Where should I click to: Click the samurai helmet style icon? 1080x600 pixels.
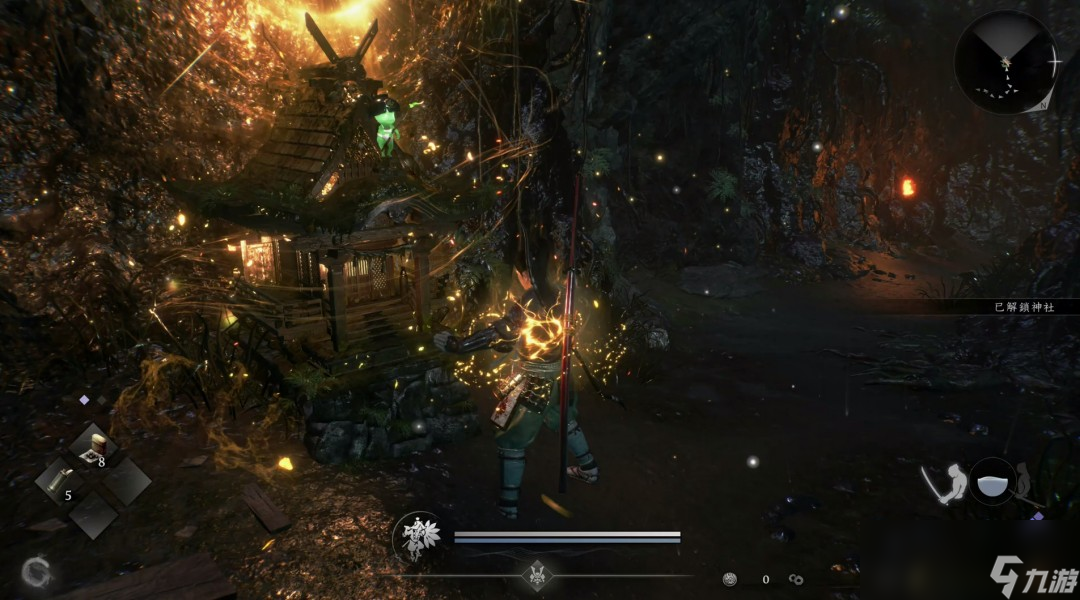click(538, 575)
